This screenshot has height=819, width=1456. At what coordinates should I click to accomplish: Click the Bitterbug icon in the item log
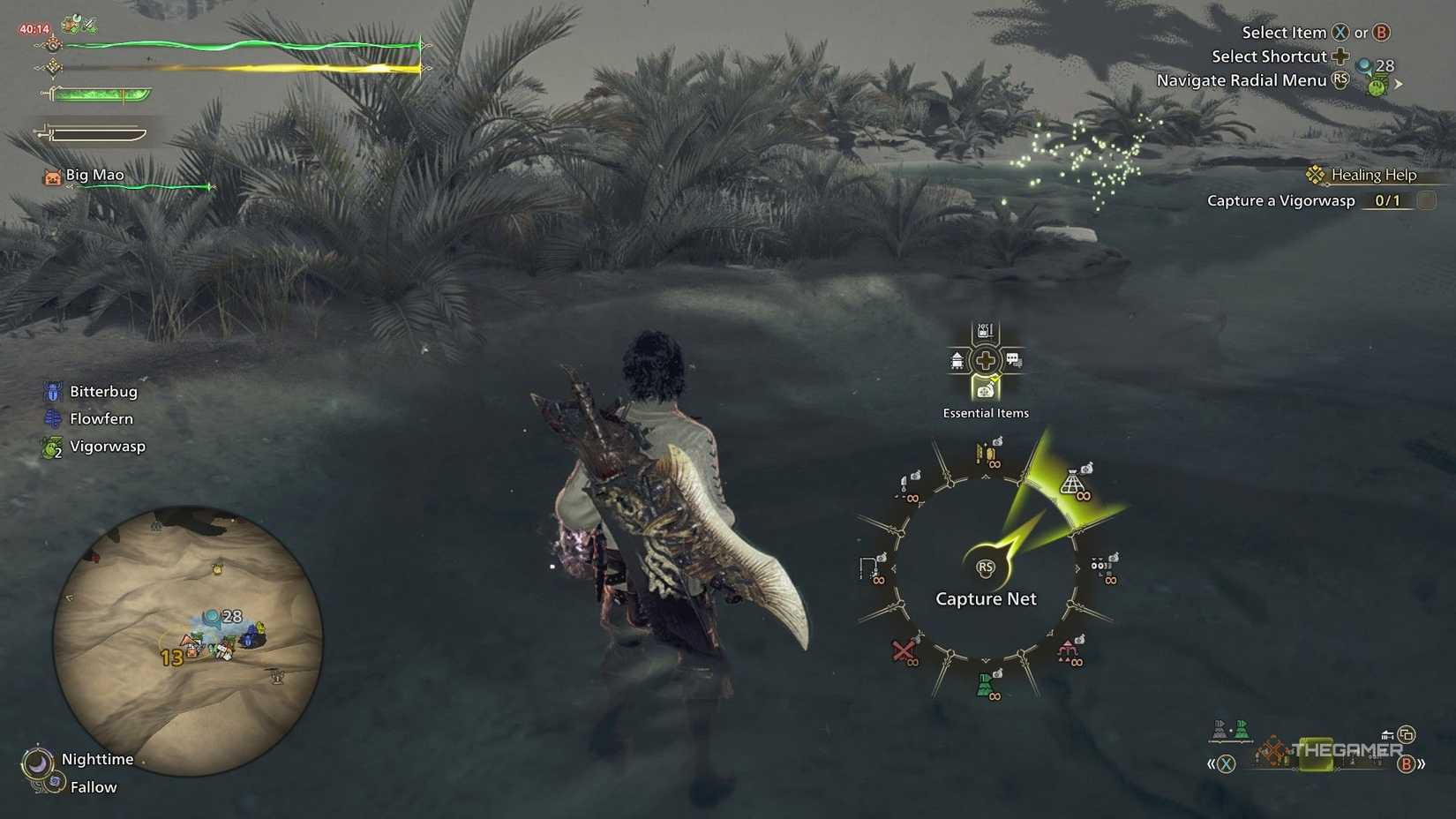click(x=52, y=391)
